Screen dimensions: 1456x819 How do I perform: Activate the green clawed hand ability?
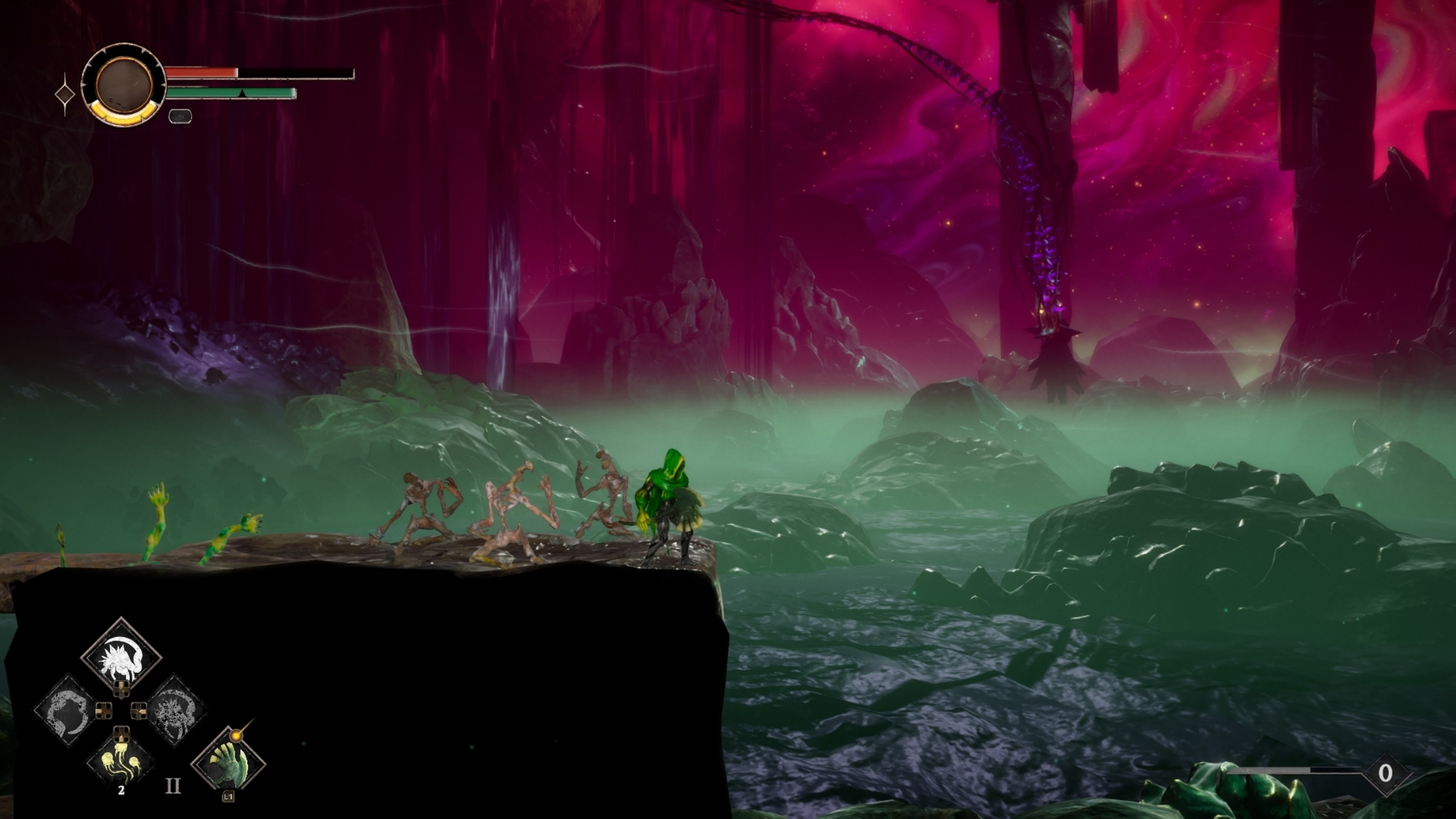228,762
